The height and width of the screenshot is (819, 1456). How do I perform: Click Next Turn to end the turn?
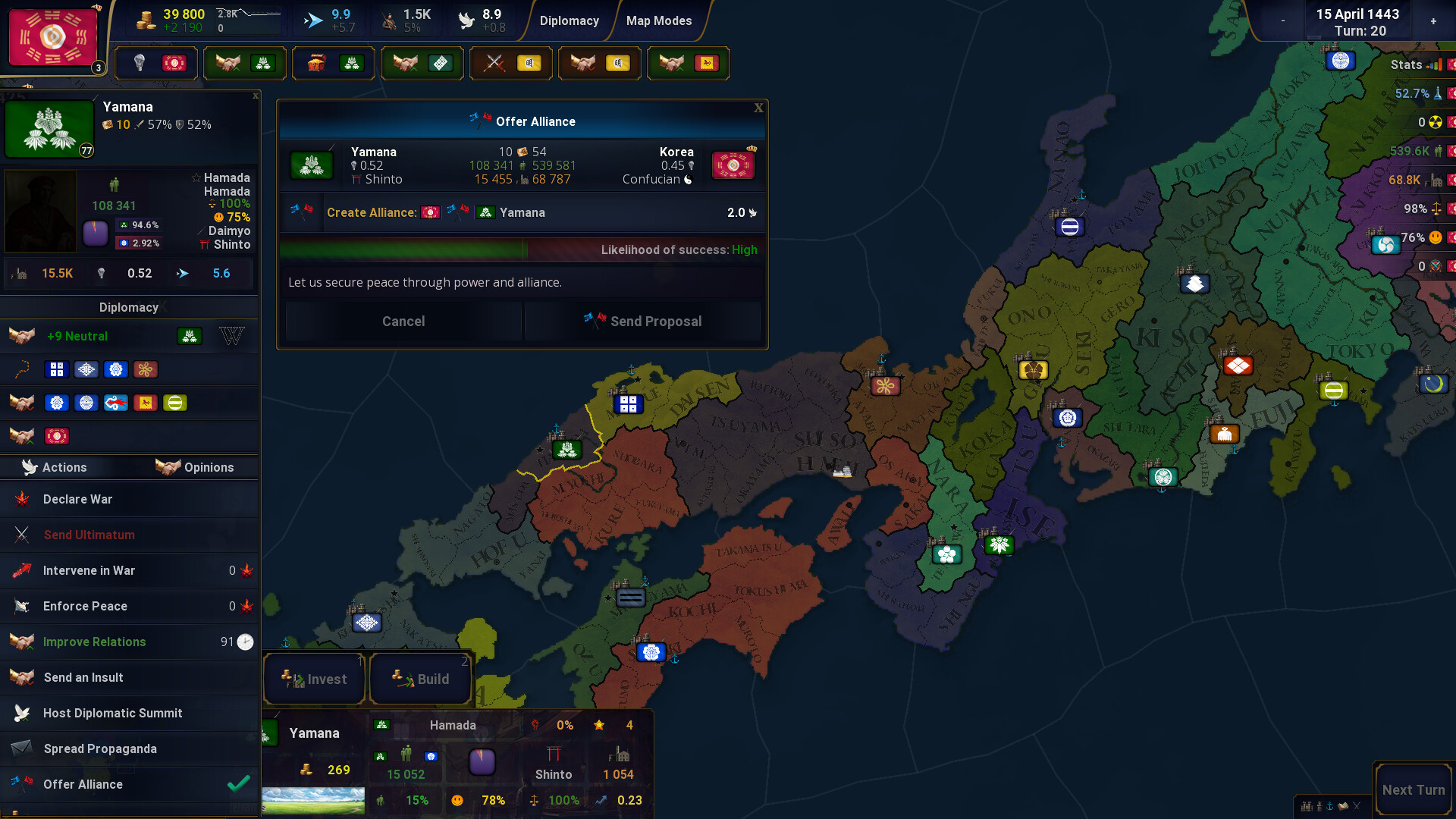[x=1411, y=789]
